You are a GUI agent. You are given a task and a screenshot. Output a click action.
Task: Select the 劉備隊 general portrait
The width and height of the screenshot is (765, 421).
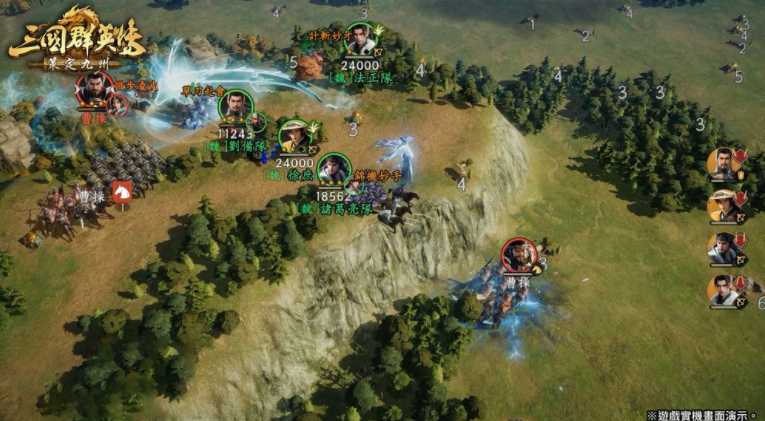236,107
